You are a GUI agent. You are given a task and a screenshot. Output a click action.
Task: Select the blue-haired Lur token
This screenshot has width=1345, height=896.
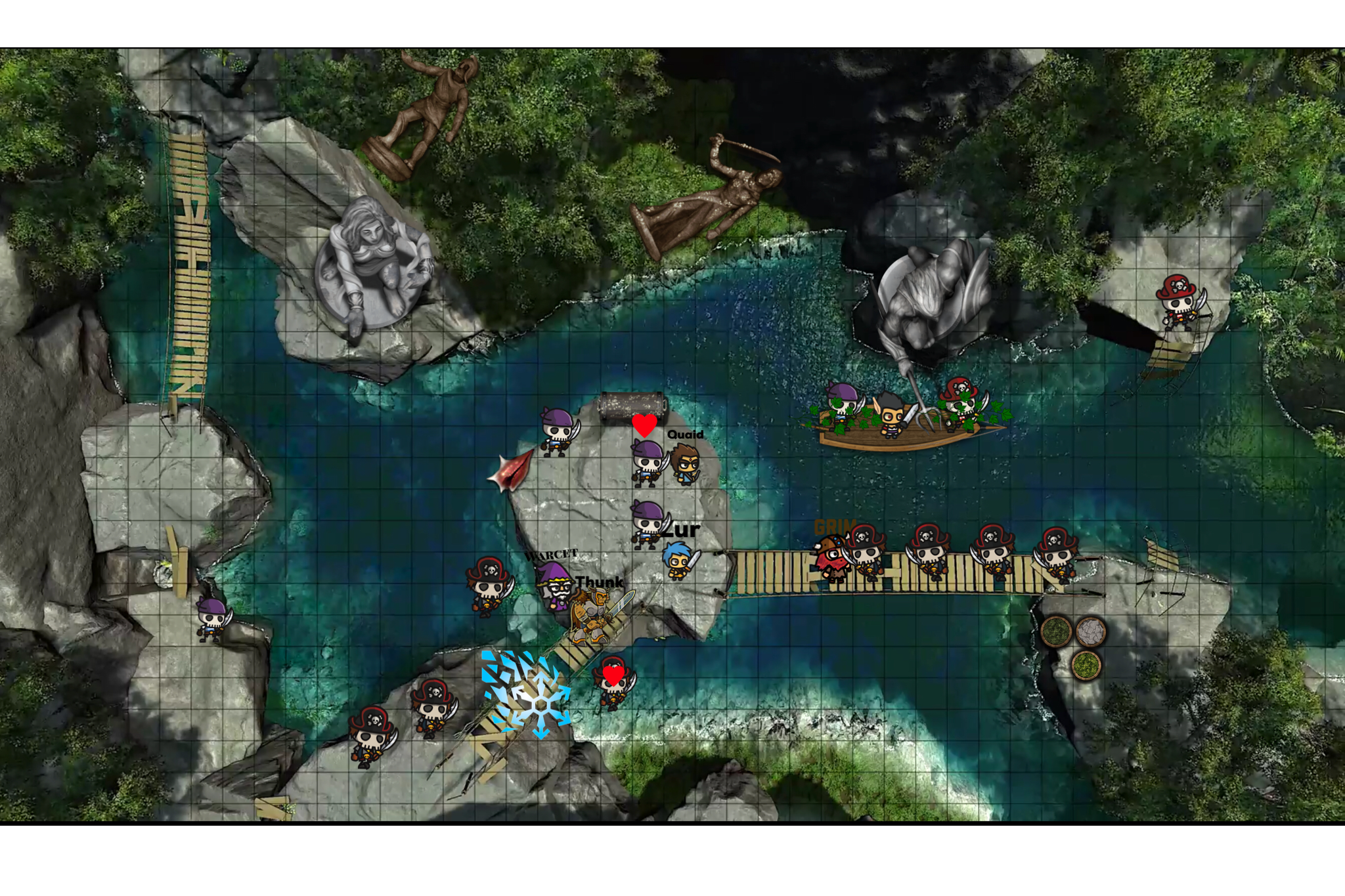678,561
